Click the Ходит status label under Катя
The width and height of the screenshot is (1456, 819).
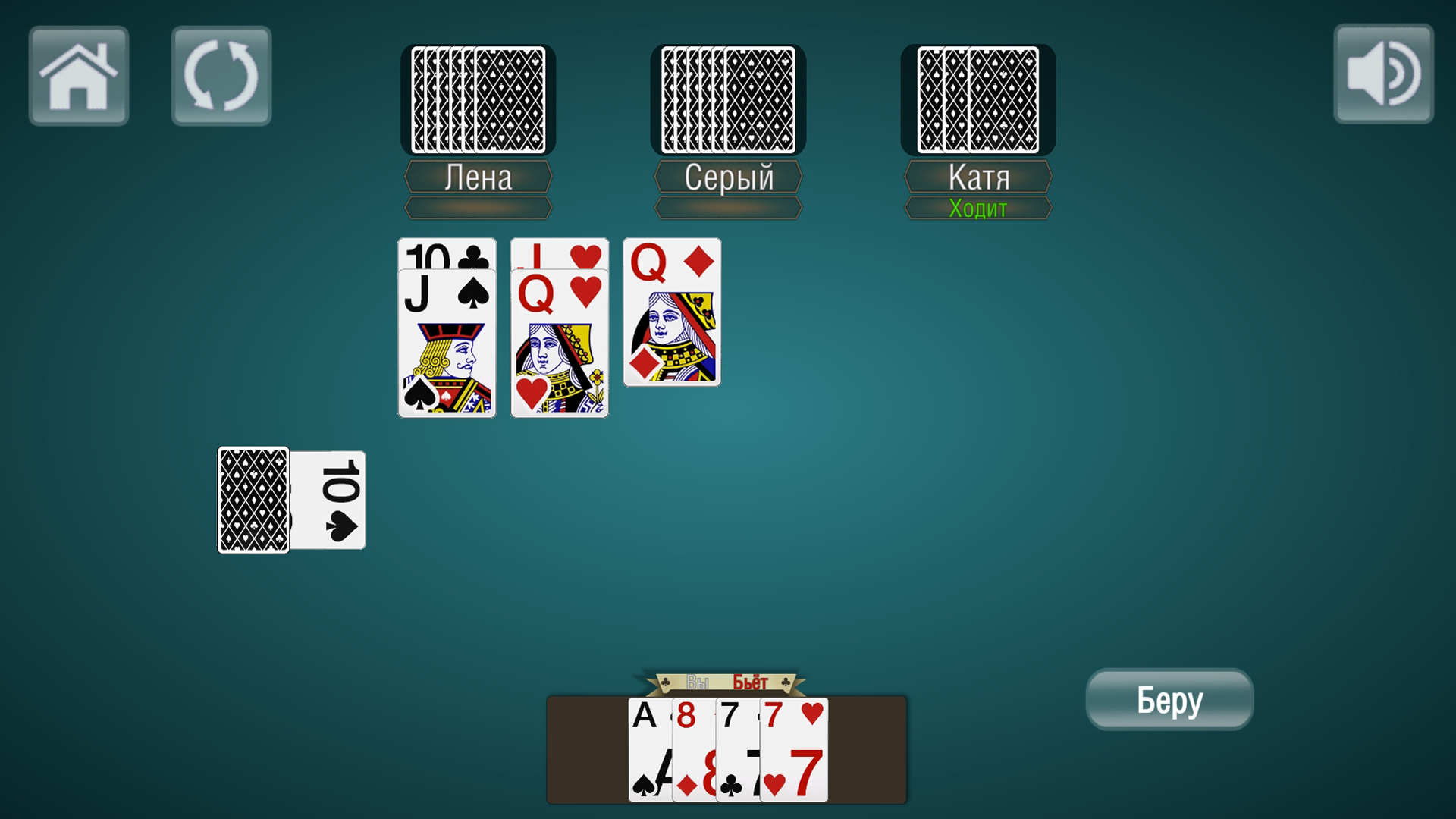tap(978, 206)
